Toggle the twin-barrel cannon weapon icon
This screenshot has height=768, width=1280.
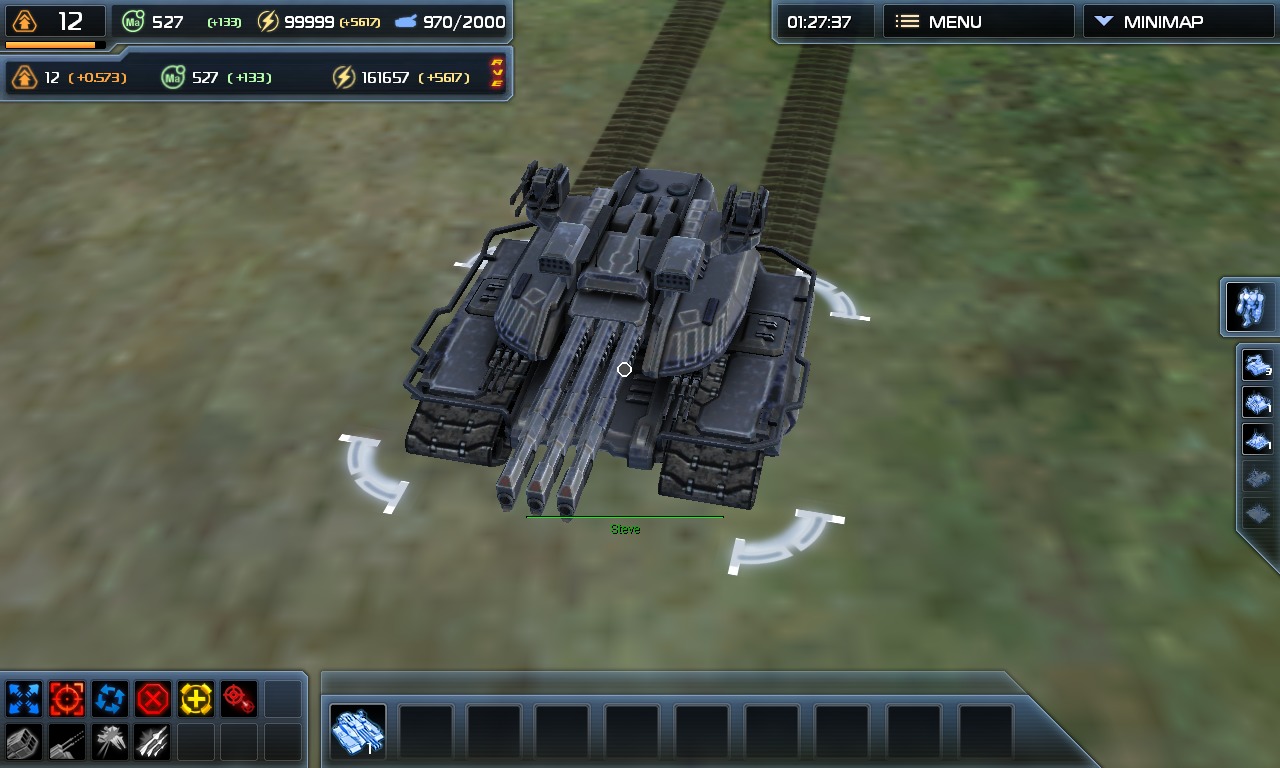point(67,742)
